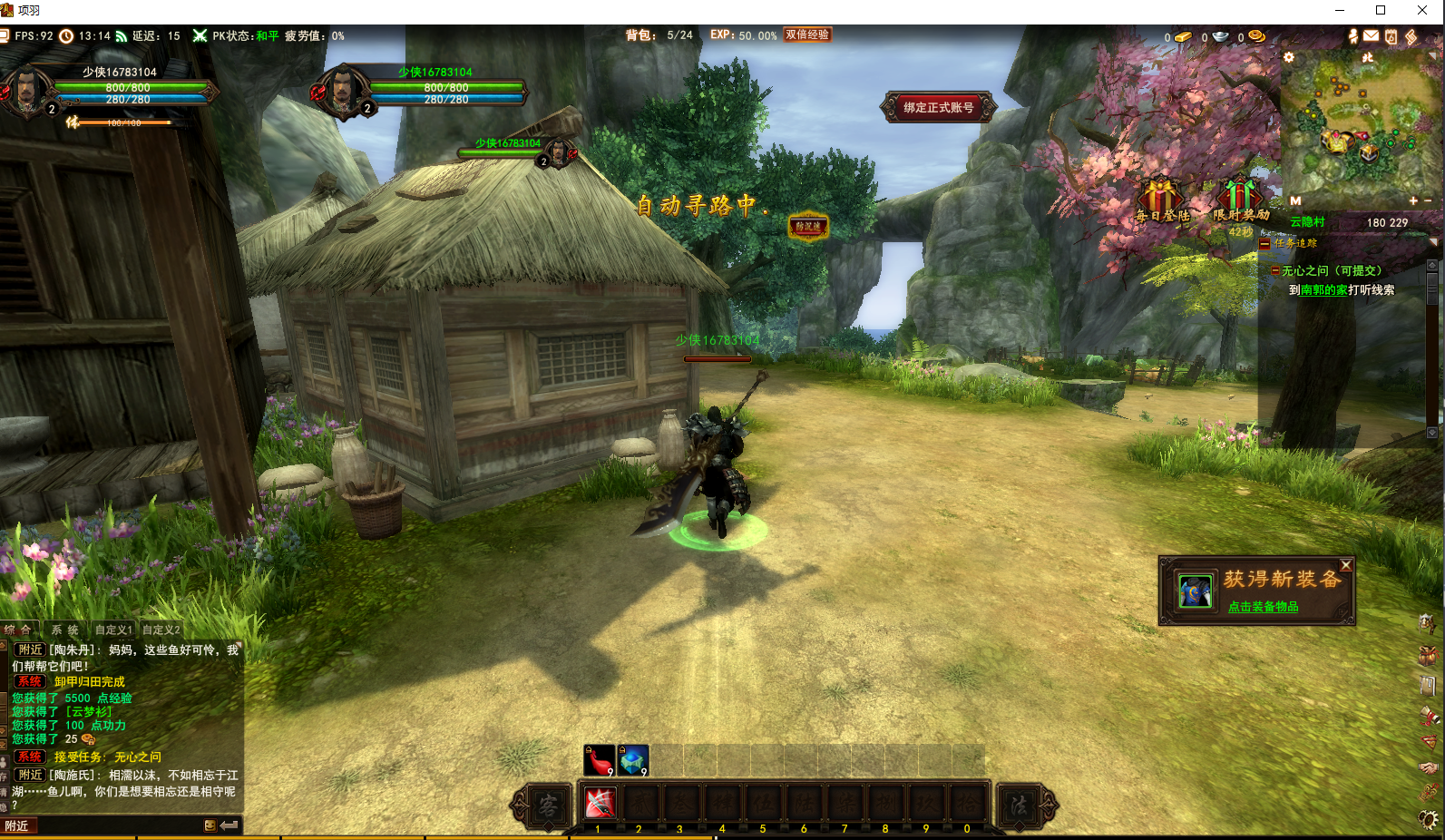Screen dimensions: 1445x840
Task: Zoom in the minimap with plus button
Action: 1412,200
